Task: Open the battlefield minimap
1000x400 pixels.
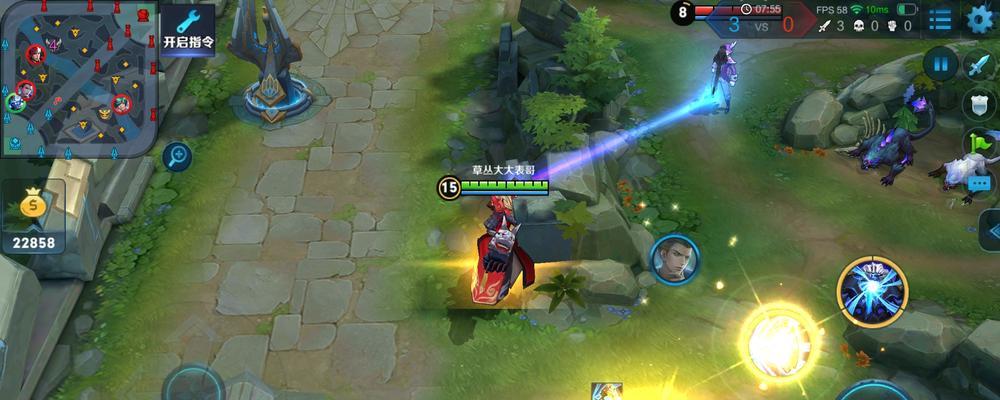Action: pyautogui.click(x=78, y=76)
